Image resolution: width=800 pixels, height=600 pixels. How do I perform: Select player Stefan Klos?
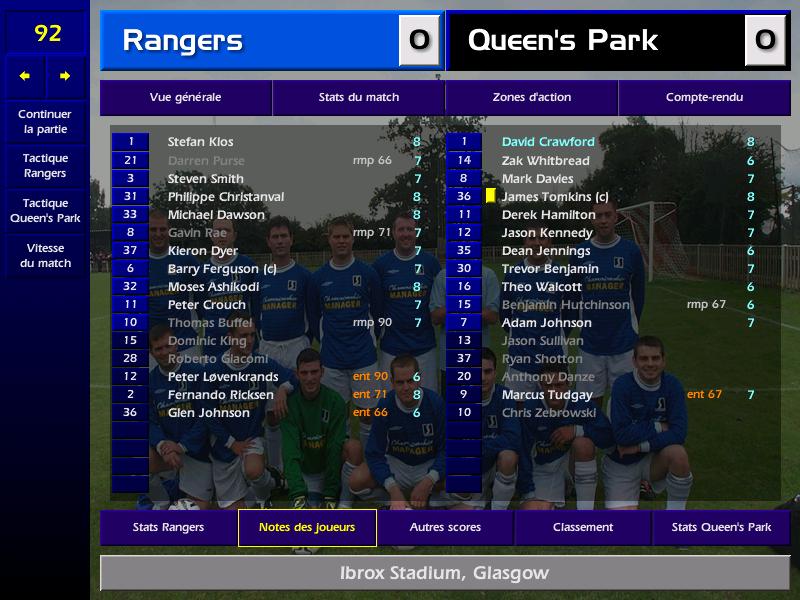(201, 142)
